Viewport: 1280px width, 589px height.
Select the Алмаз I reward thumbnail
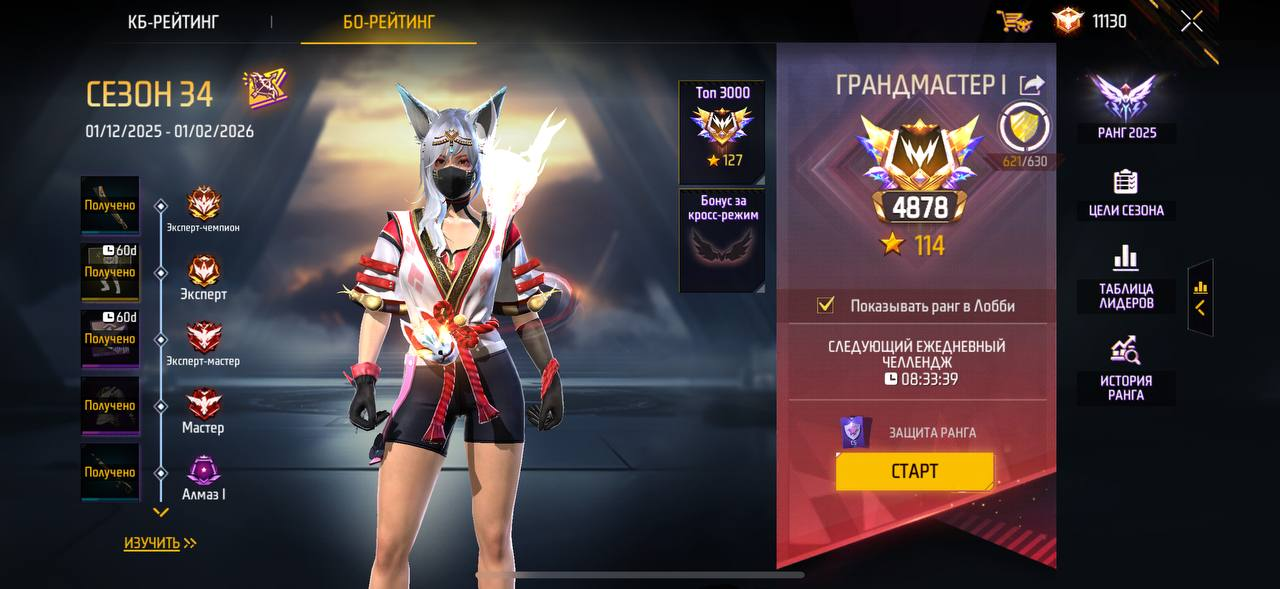(x=110, y=472)
